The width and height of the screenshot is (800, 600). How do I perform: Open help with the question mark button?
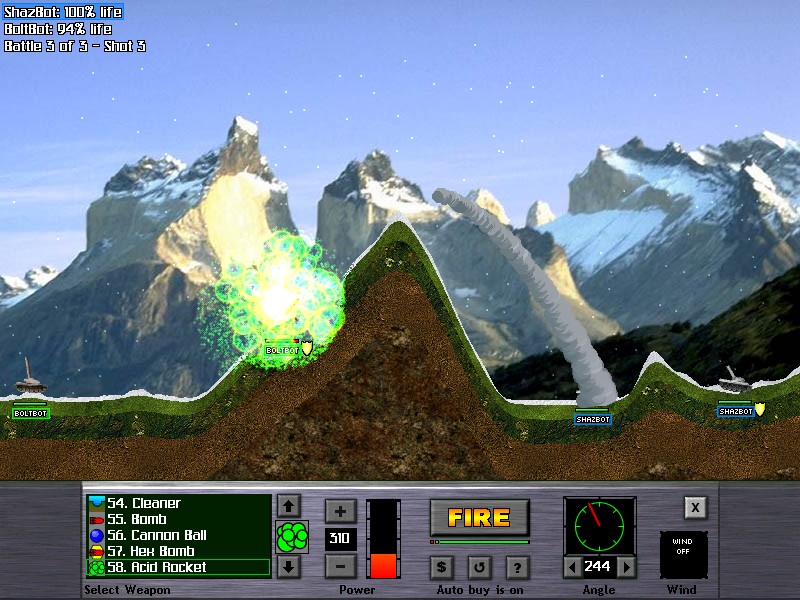pos(517,567)
